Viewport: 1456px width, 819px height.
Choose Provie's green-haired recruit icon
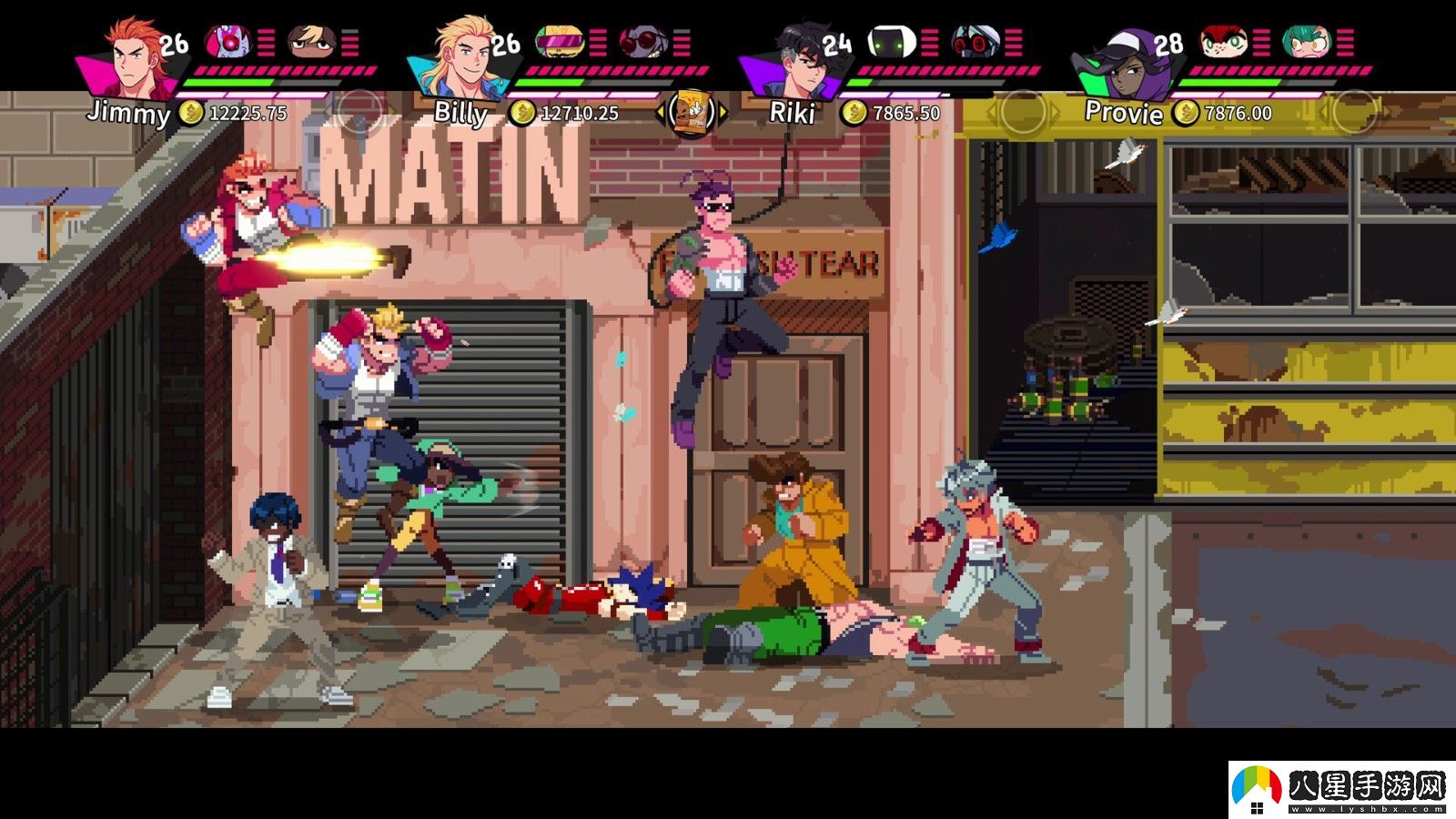(x=1306, y=41)
